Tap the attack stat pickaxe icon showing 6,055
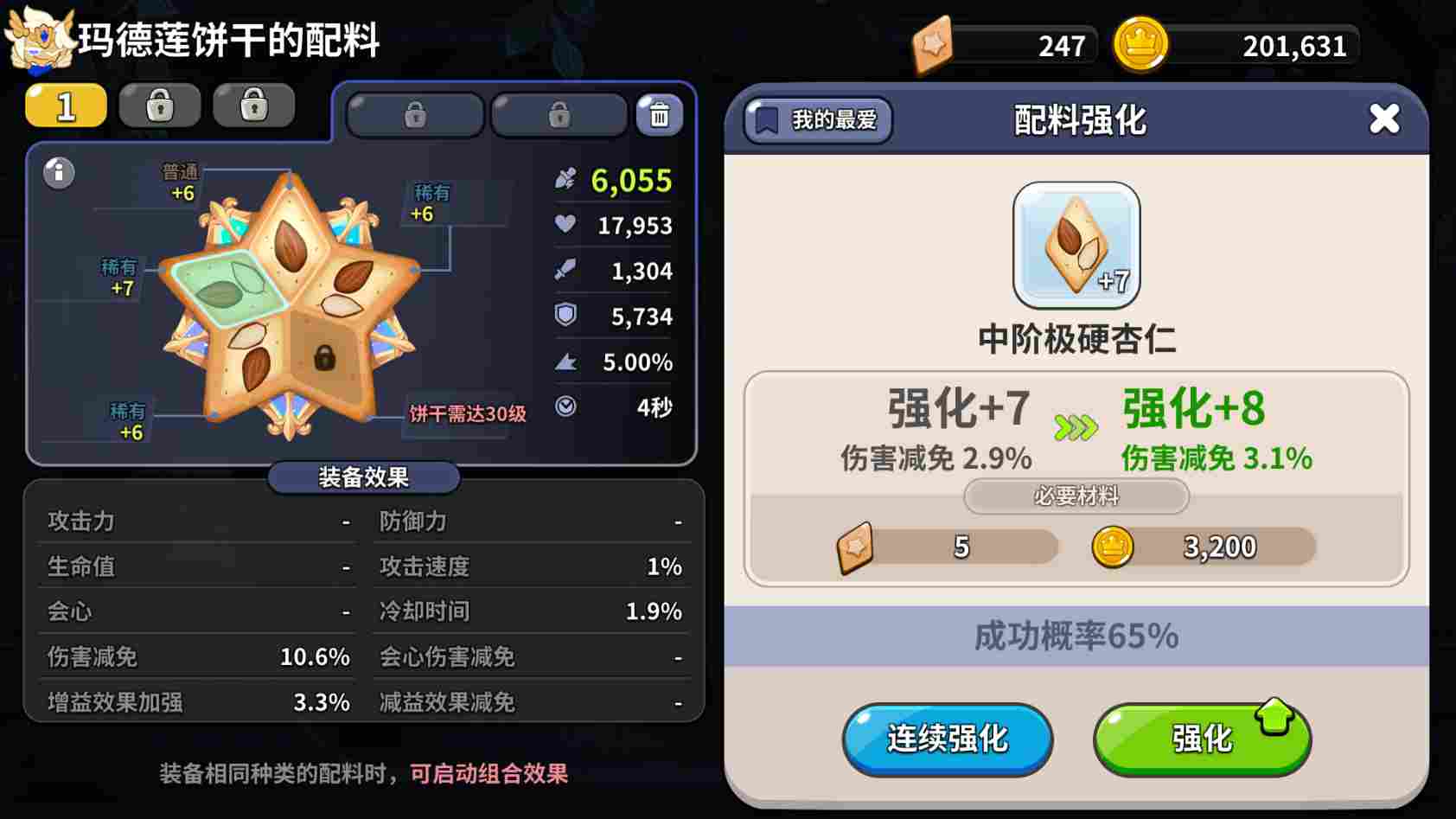1456x819 pixels. (565, 180)
